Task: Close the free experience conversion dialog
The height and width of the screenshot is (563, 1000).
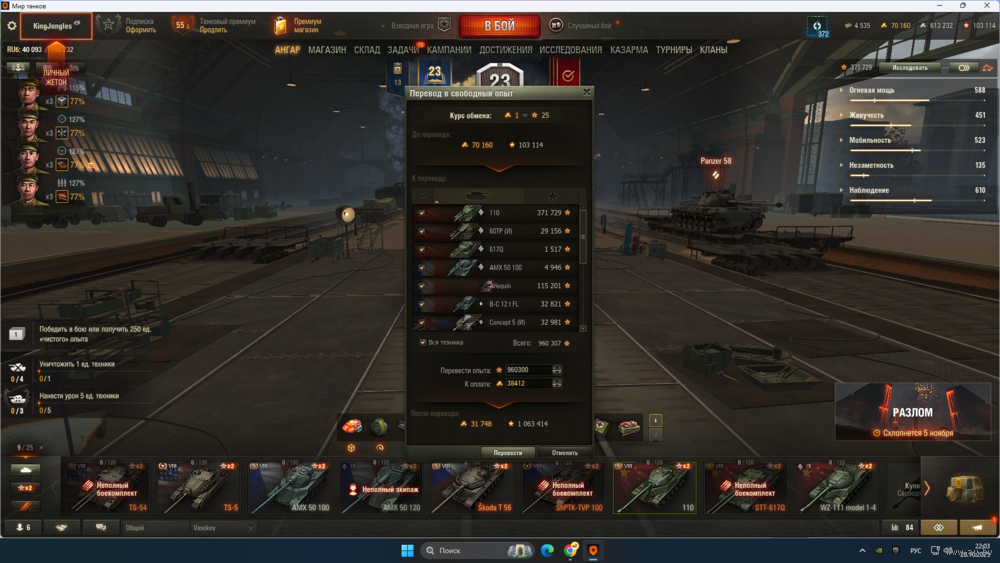Action: point(587,92)
